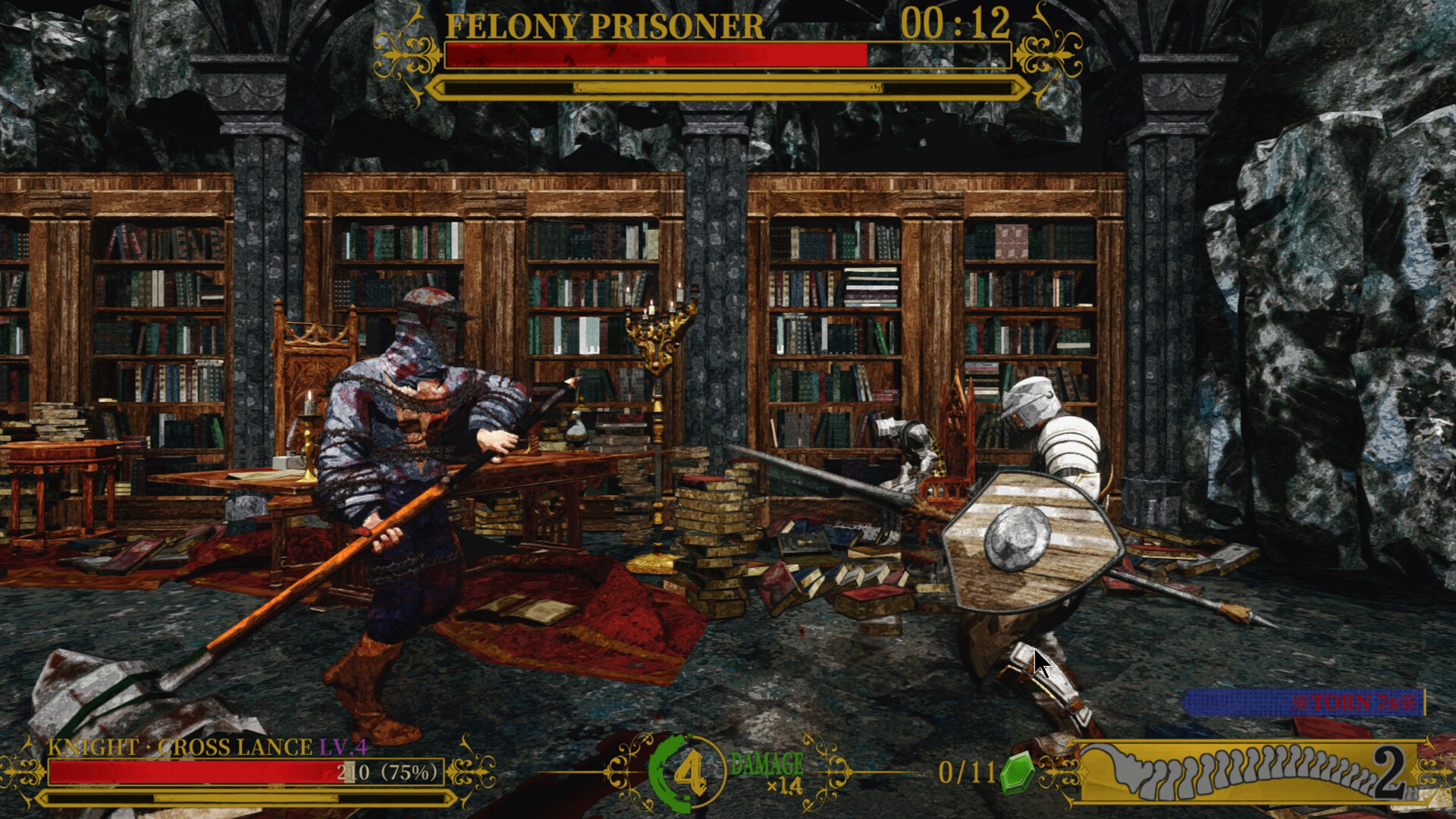Click the timer showing 00:12

point(955,23)
